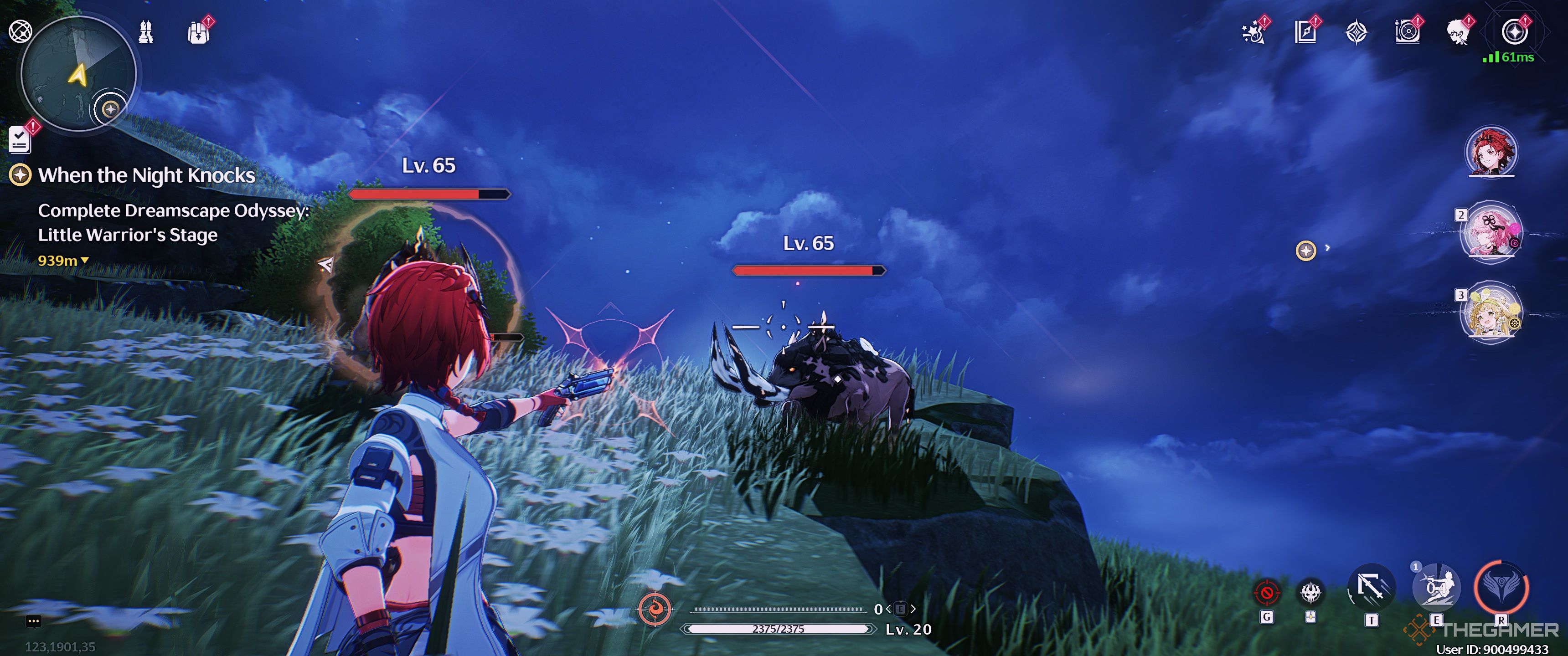The image size is (1568, 656).
Task: Open the turntable record player icon
Action: [1407, 32]
